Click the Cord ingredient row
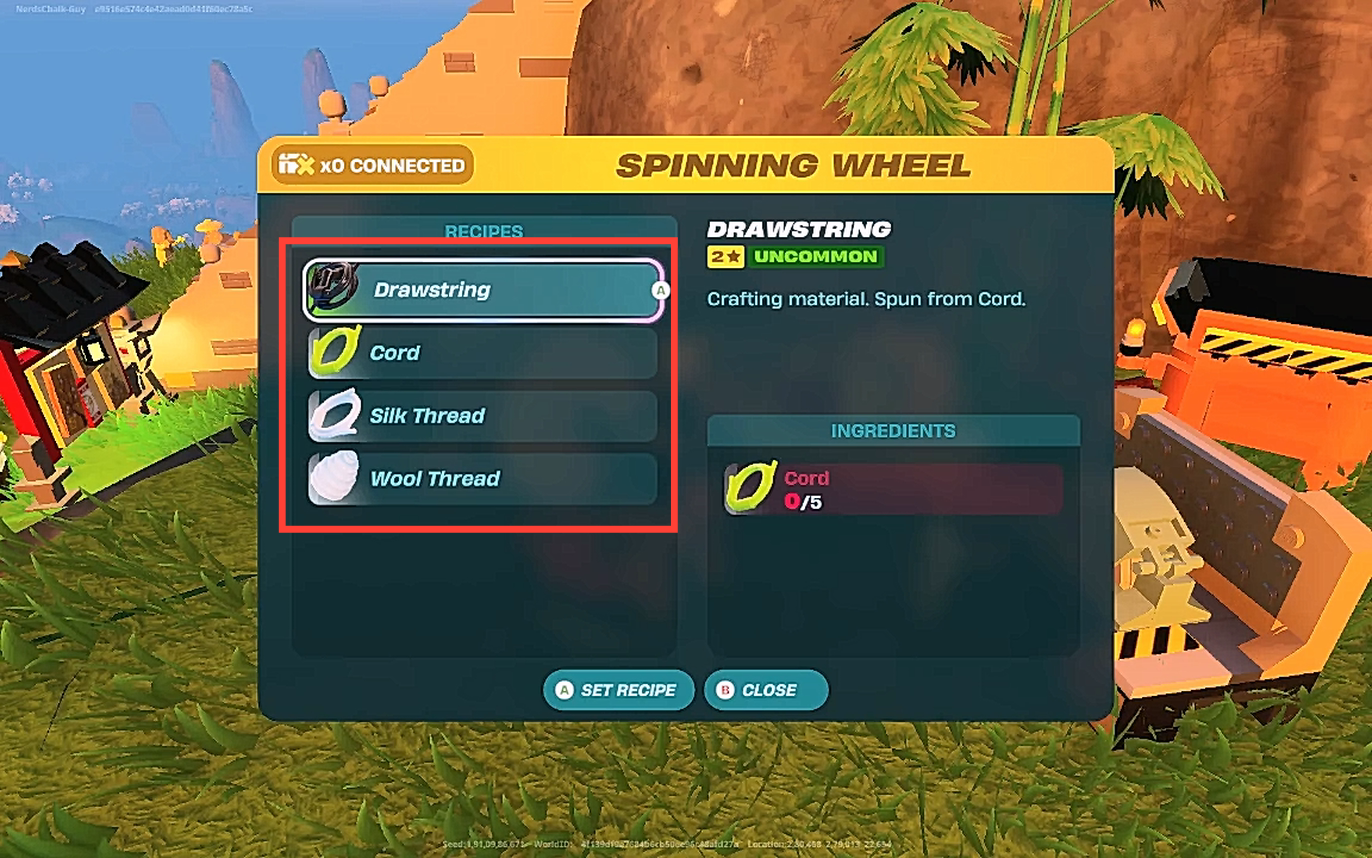 893,489
